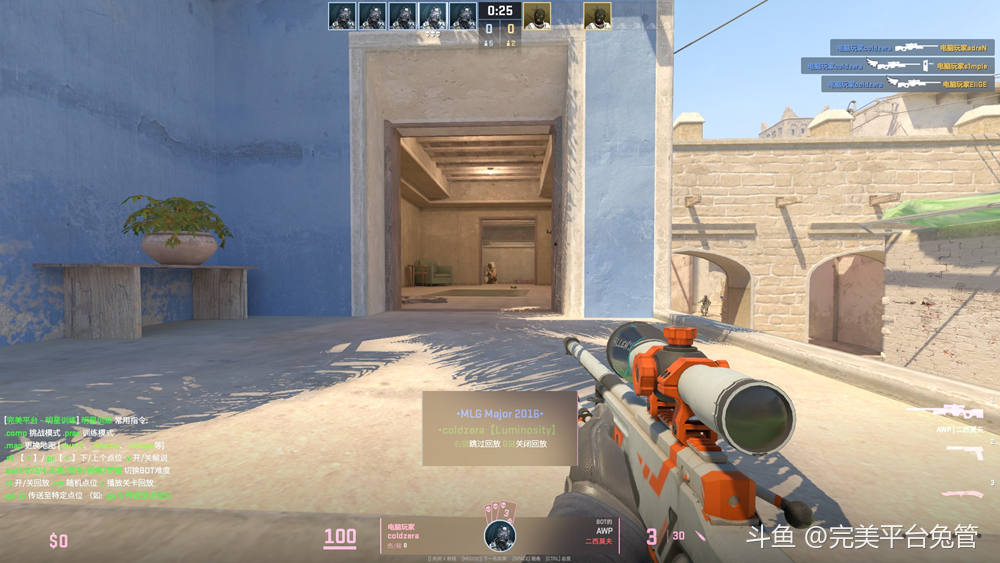Click the kill feed entry for adreN
1000x563 pixels.
coord(911,47)
